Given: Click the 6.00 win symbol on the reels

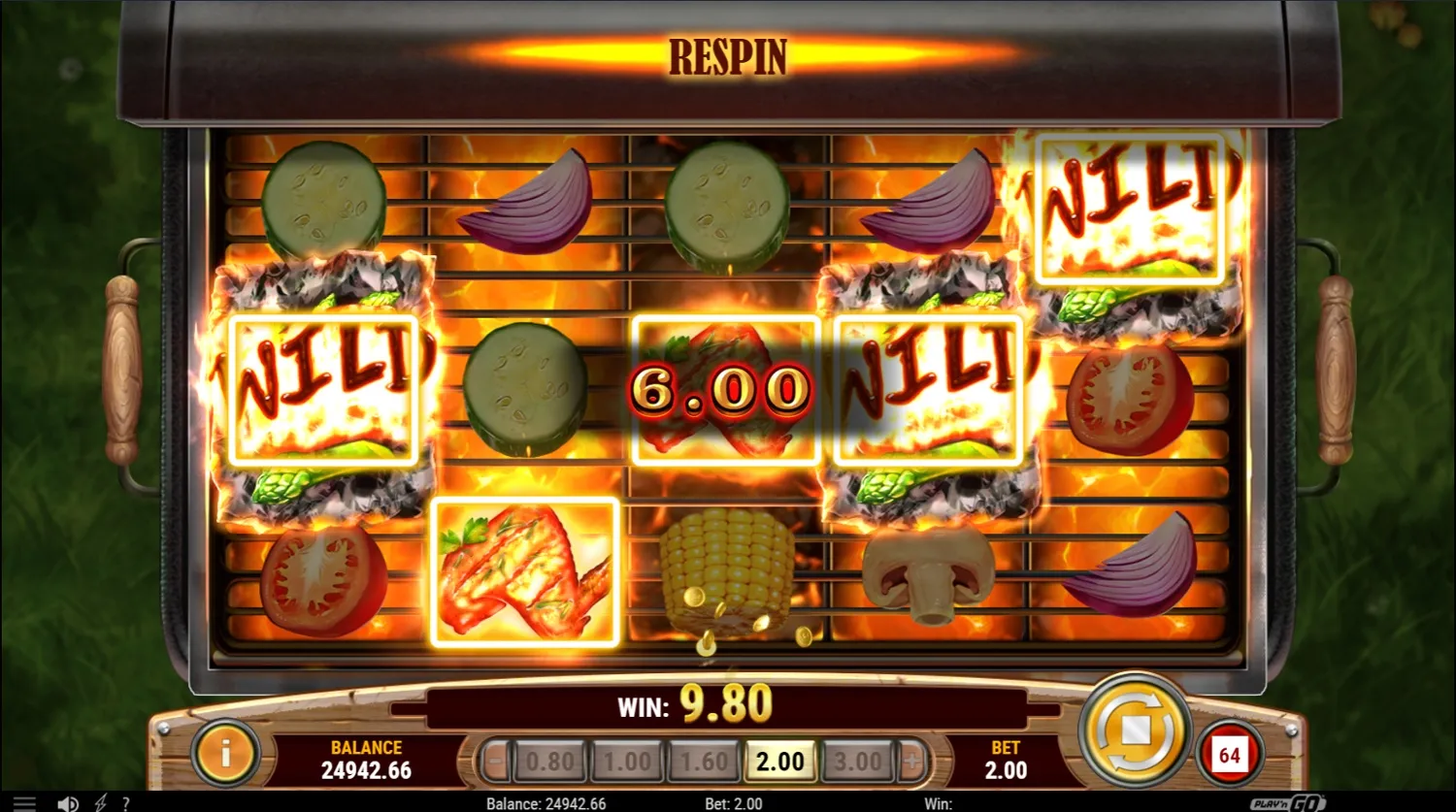Looking at the screenshot, I should pos(725,387).
